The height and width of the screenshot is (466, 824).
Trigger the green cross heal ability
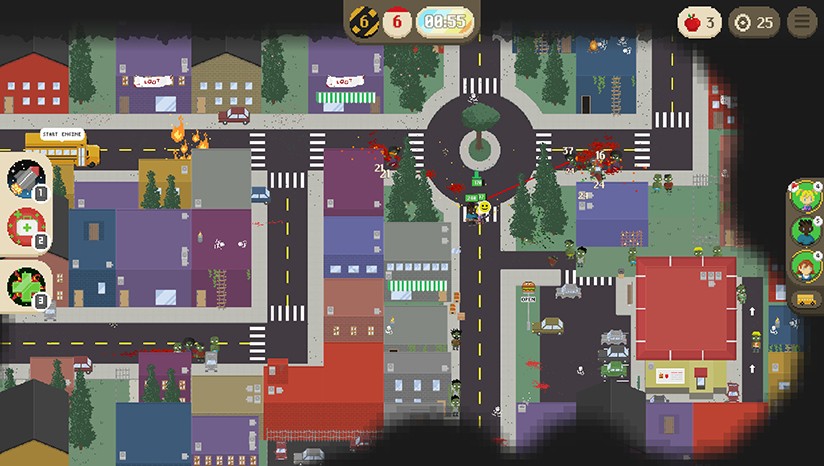pos(25,285)
